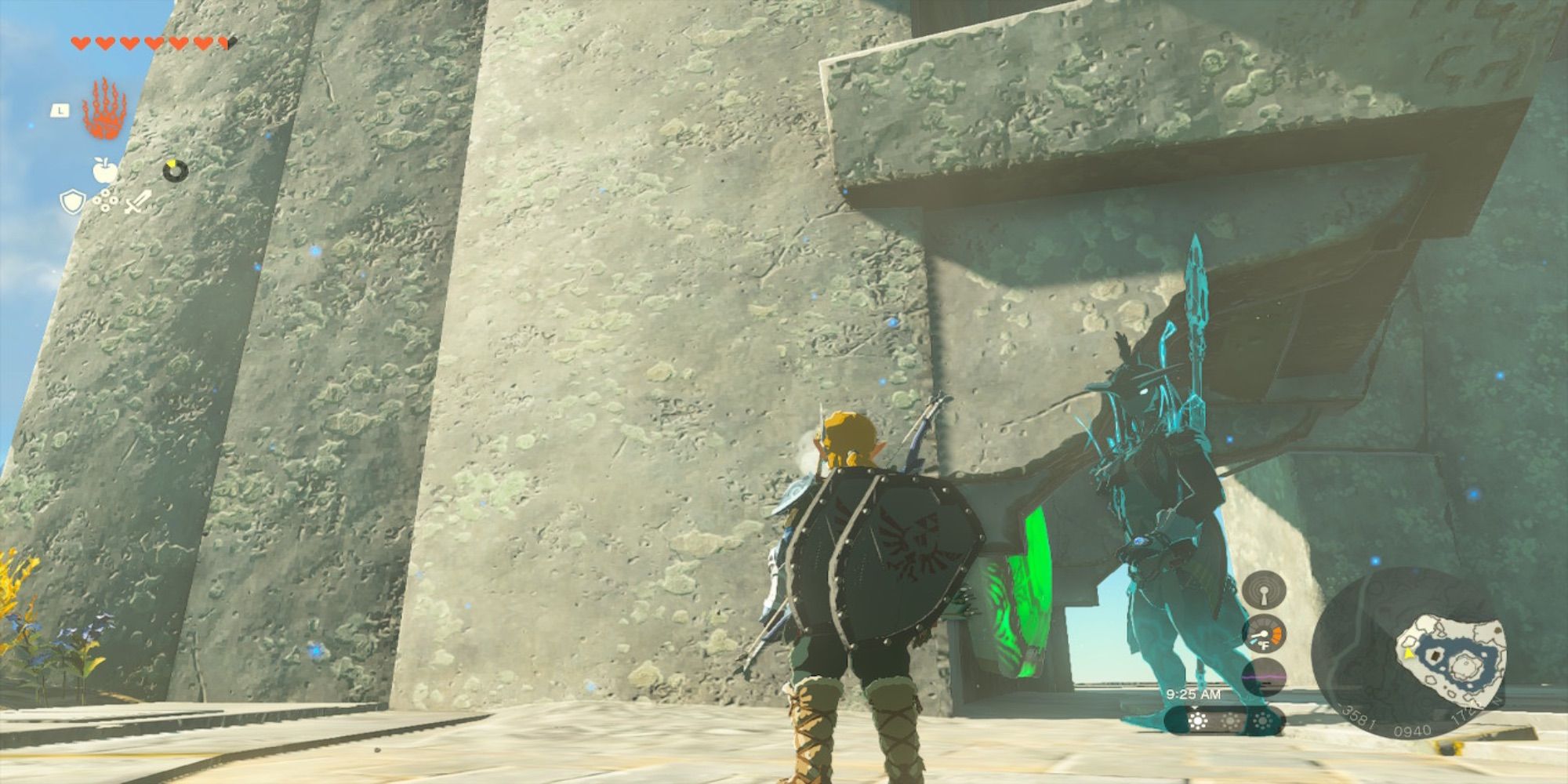The width and height of the screenshot is (1568, 784).
Task: Adjust the orange Fahrenheit temperature gauge arc
Action: [1276, 633]
